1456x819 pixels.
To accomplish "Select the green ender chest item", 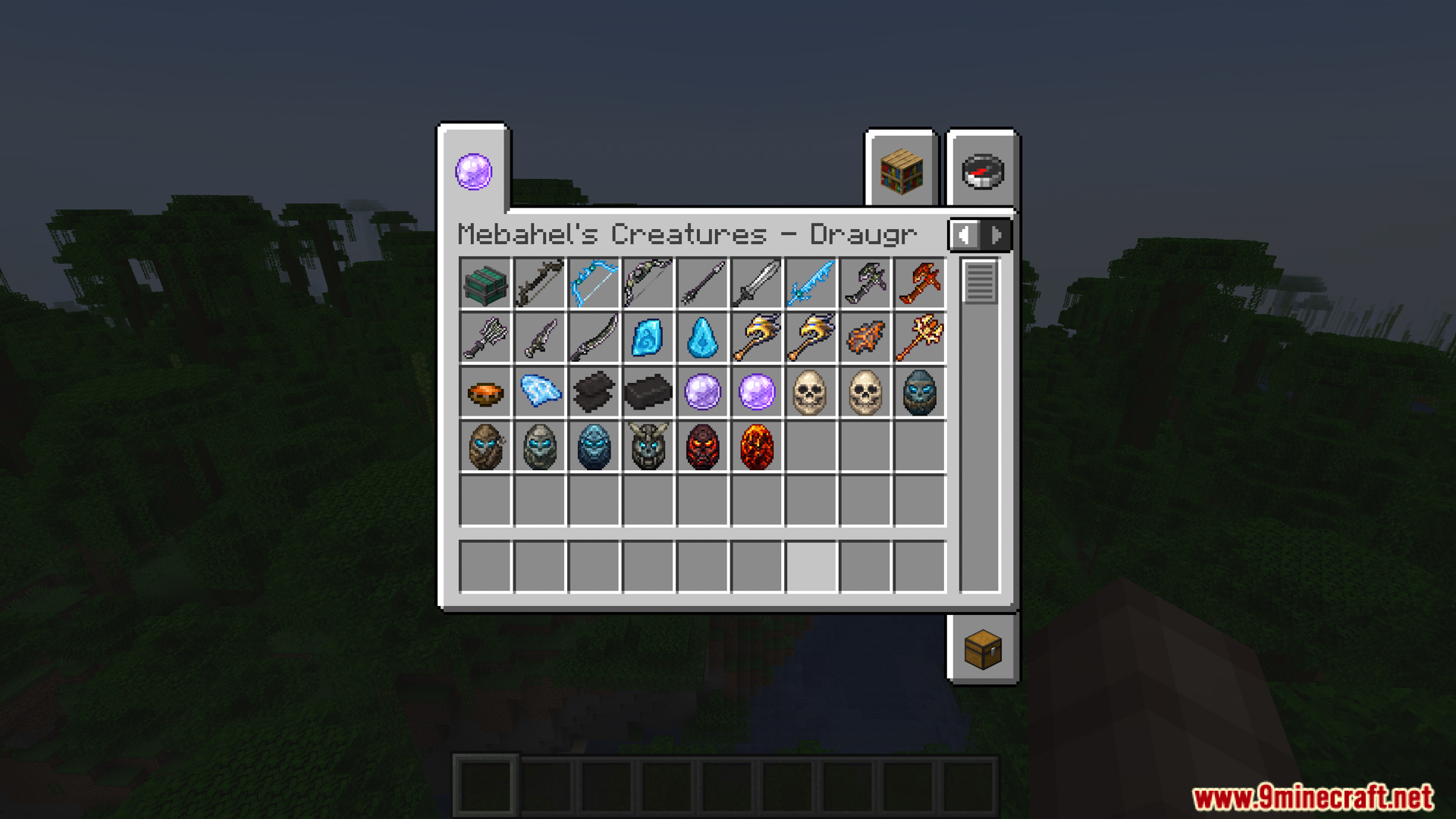I will (x=485, y=284).
